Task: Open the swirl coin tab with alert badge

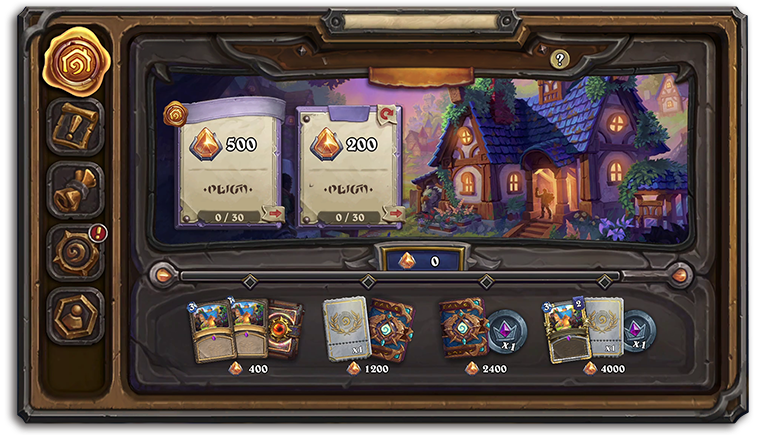Action: point(76,251)
